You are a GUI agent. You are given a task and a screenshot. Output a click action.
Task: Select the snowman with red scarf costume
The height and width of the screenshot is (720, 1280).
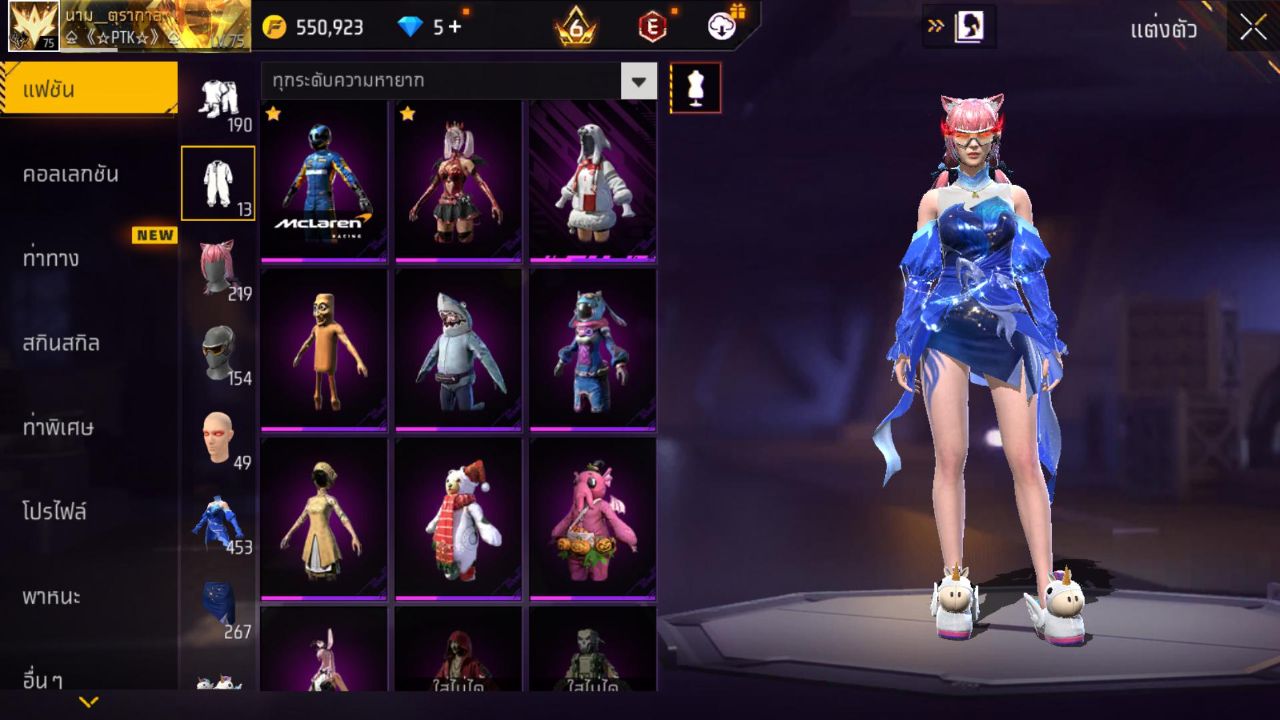click(458, 519)
